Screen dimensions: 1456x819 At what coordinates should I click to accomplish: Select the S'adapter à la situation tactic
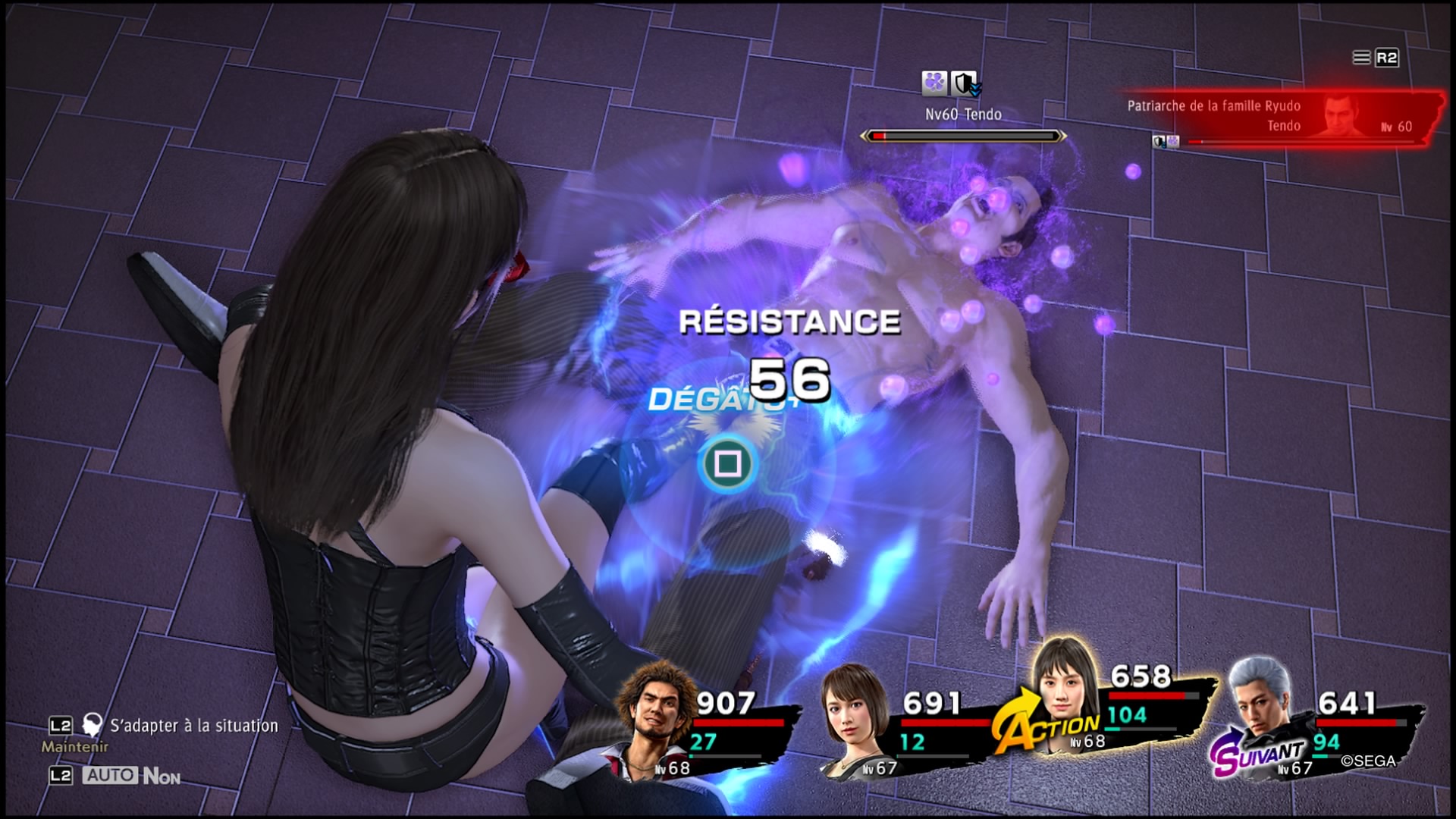click(x=193, y=726)
